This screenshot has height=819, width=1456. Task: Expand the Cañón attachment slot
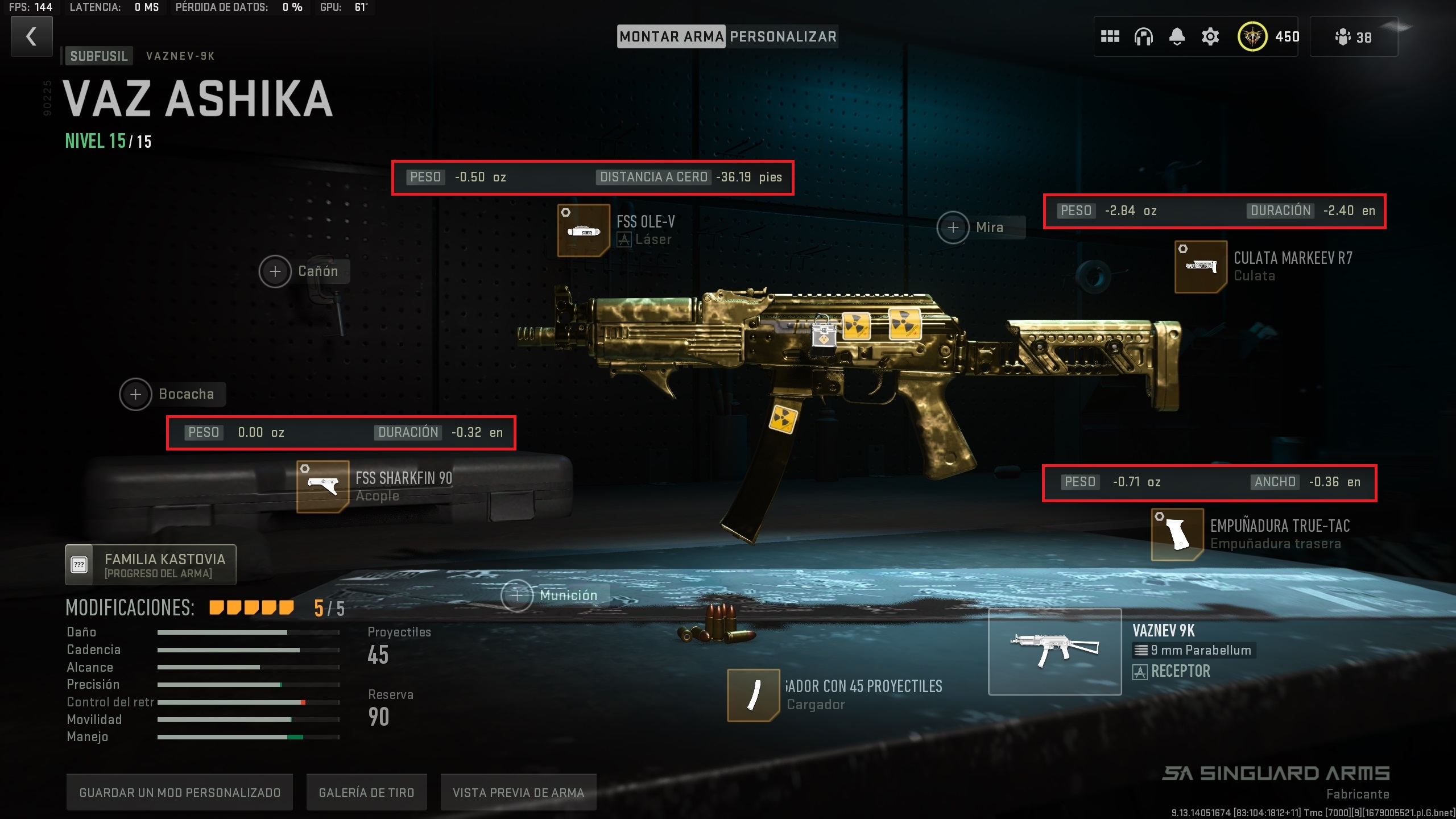tap(275, 271)
